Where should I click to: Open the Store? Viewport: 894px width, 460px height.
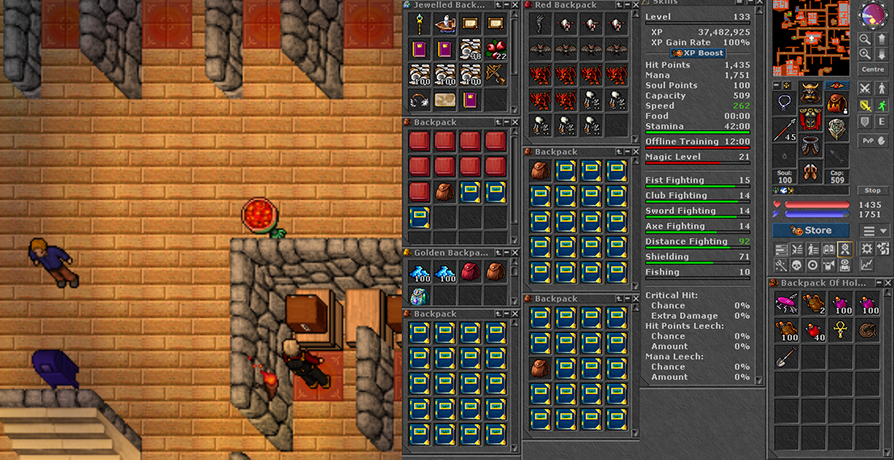(811, 230)
